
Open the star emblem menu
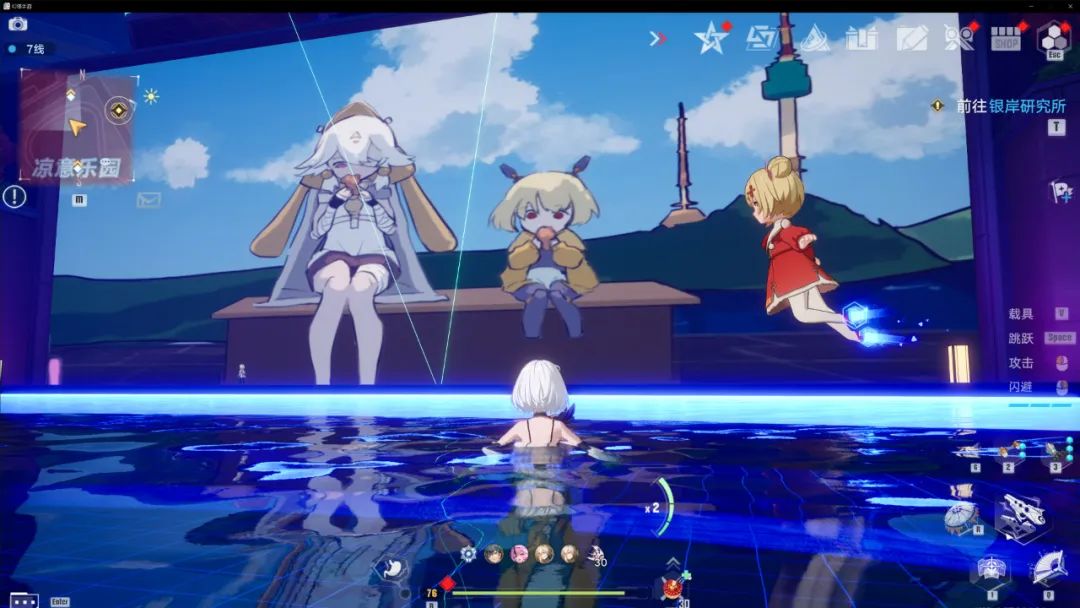click(710, 38)
